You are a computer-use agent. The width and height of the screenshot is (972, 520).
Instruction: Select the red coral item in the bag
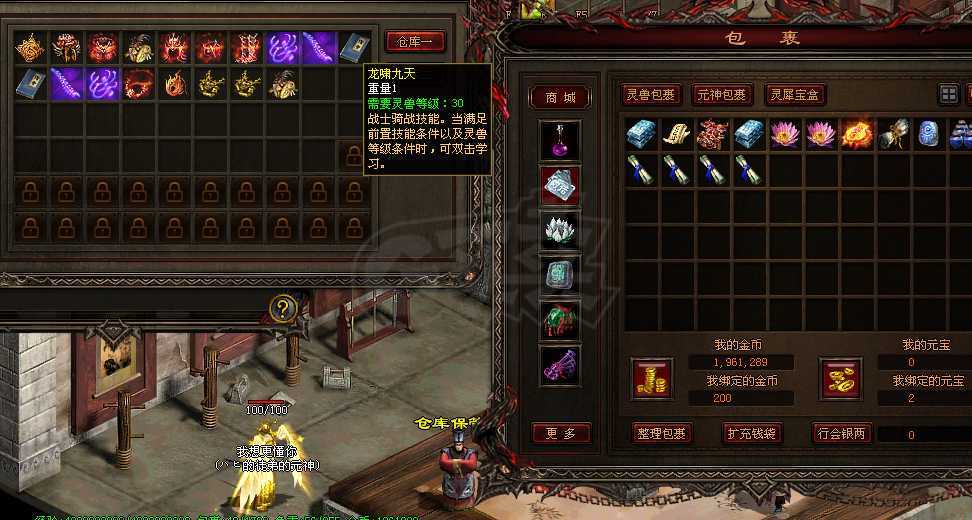coord(712,134)
